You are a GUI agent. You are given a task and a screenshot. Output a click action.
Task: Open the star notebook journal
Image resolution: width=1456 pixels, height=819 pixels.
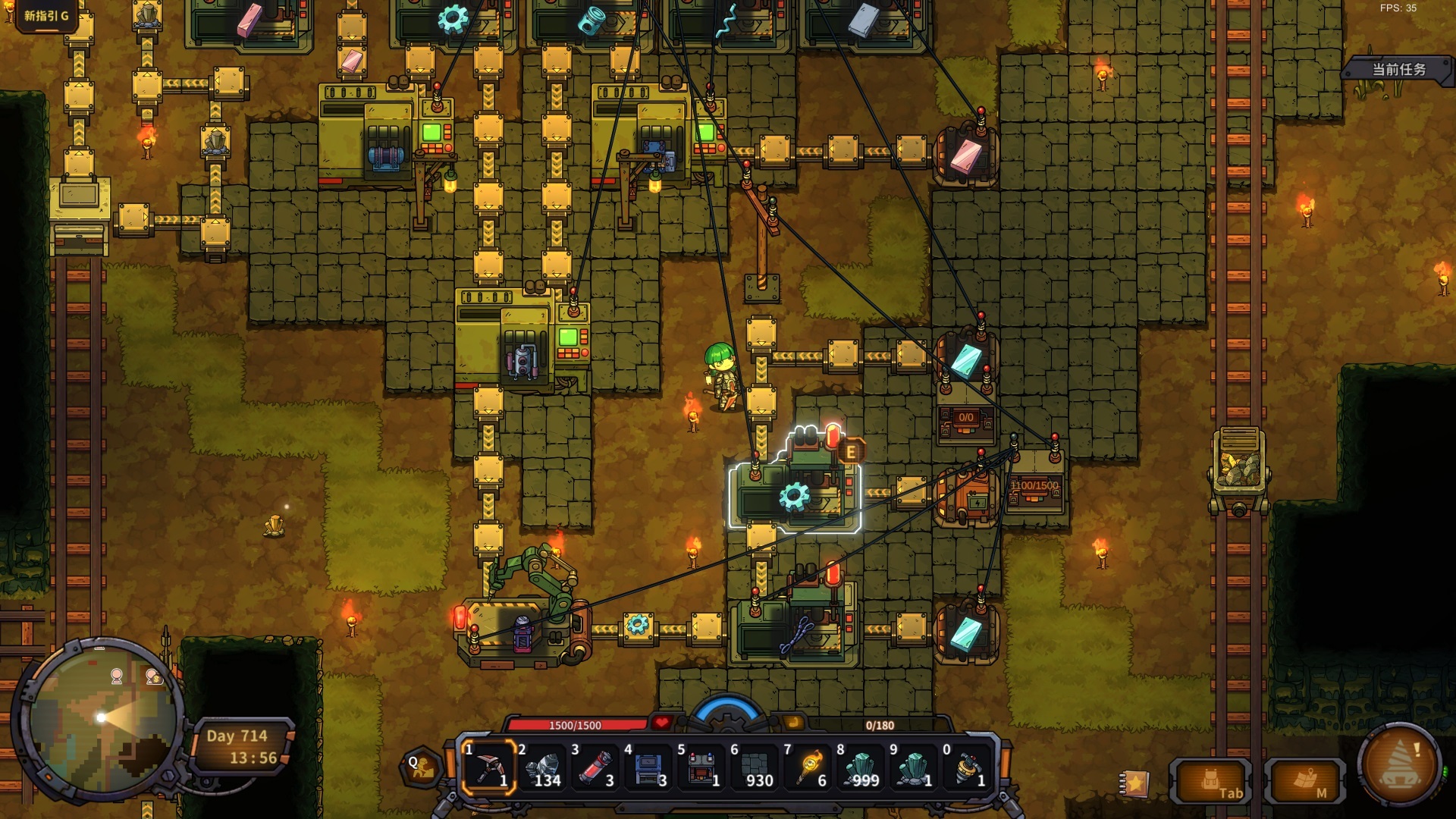pos(1134,783)
